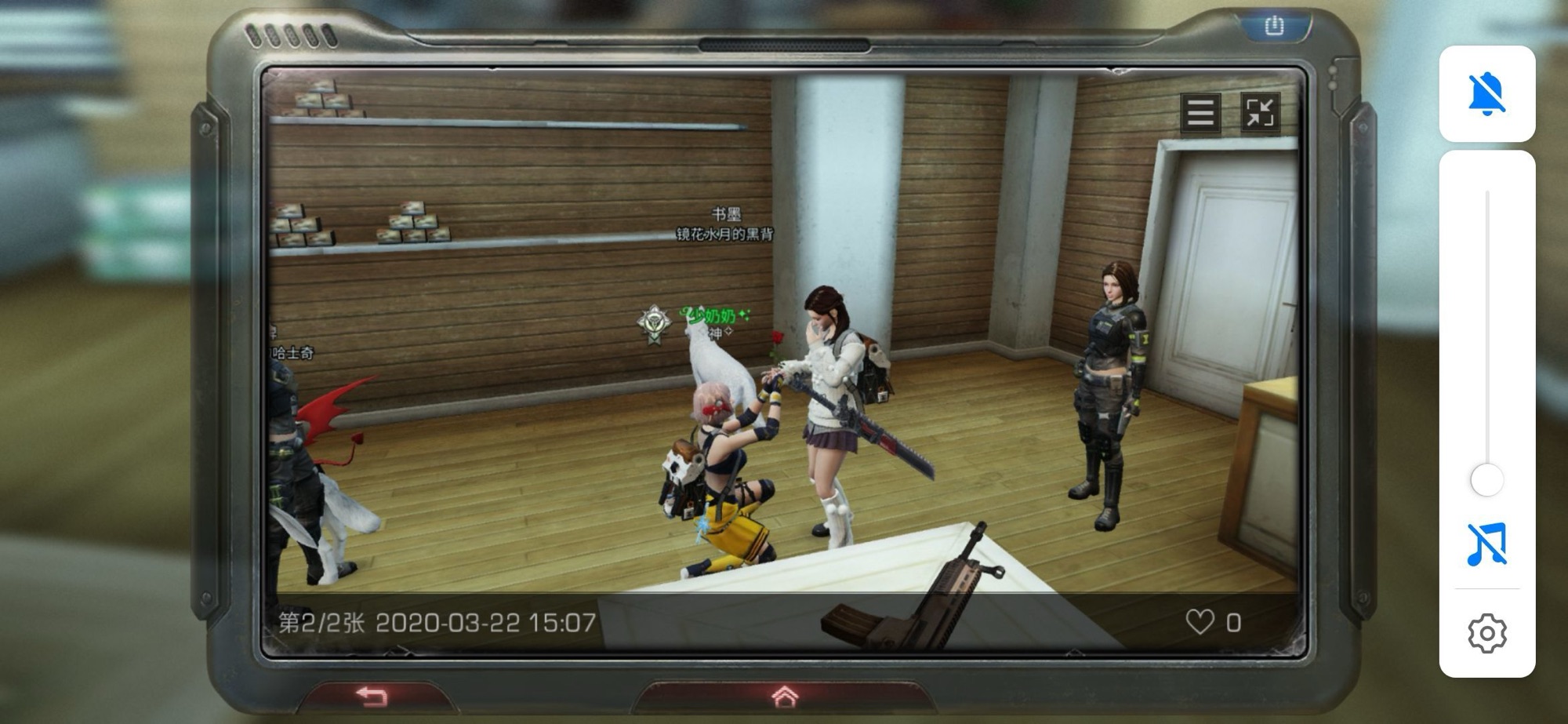Exit fullscreen photo view
Image resolution: width=1568 pixels, height=724 pixels.
pos(1260,113)
